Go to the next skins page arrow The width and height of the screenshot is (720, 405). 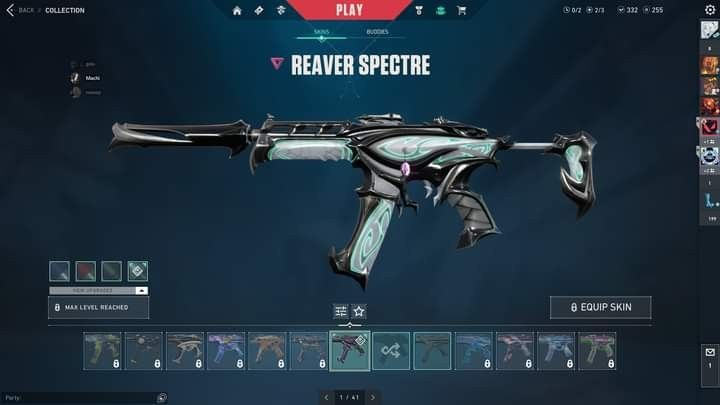pyautogui.click(x=373, y=397)
